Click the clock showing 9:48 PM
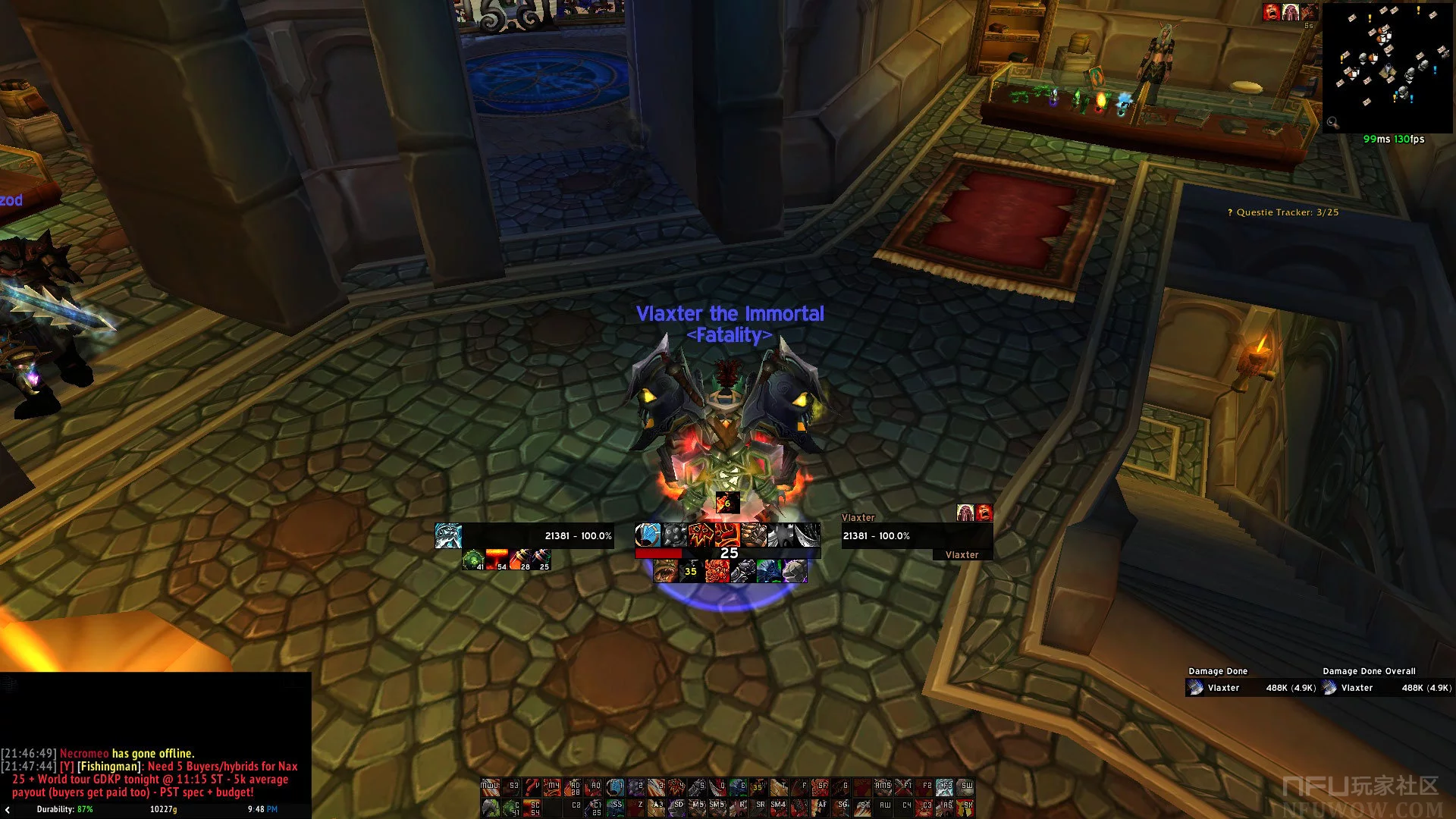 (x=262, y=809)
